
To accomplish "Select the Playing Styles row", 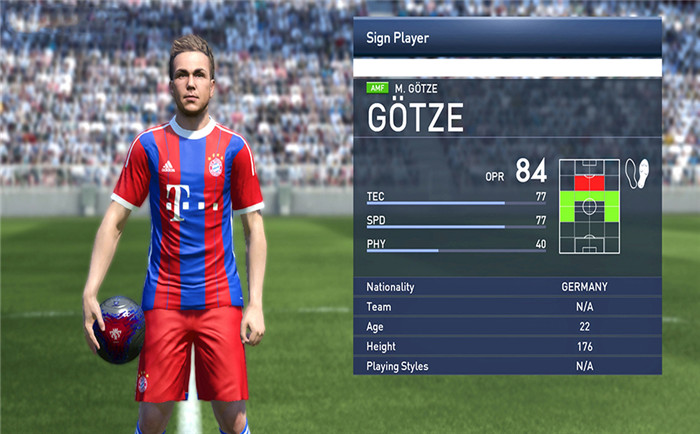I will [507, 366].
